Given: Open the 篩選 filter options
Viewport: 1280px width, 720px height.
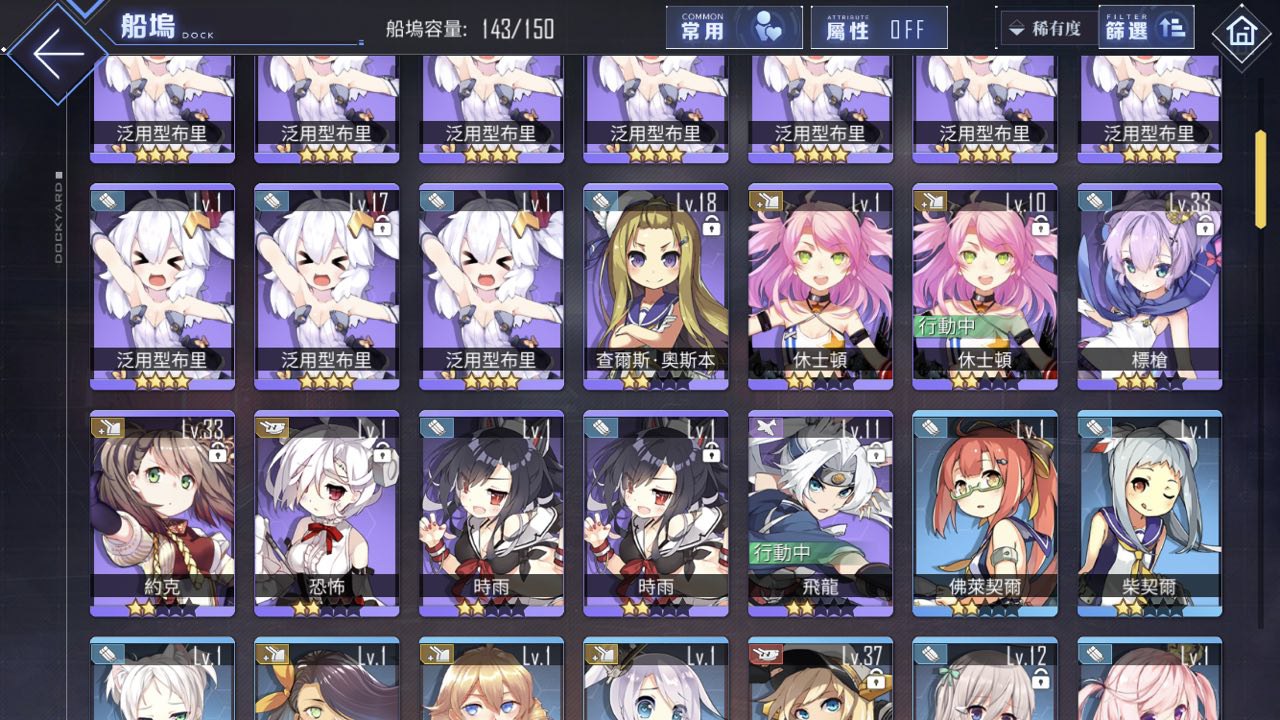Looking at the screenshot, I should (x=1145, y=28).
